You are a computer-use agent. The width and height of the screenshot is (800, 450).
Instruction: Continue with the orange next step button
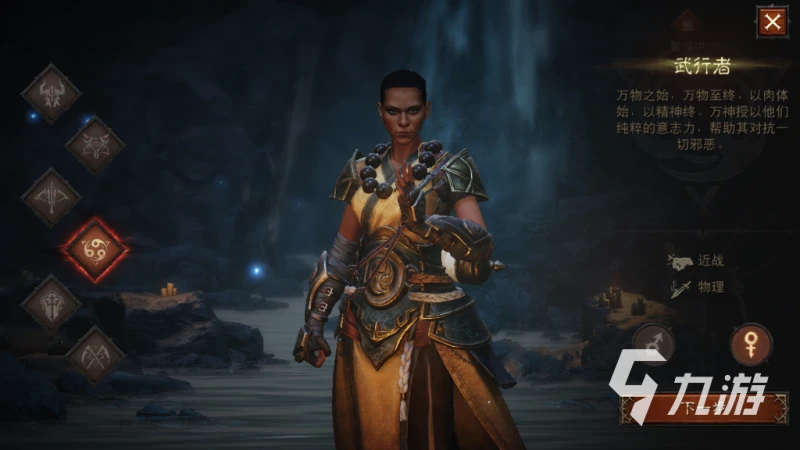(703, 406)
